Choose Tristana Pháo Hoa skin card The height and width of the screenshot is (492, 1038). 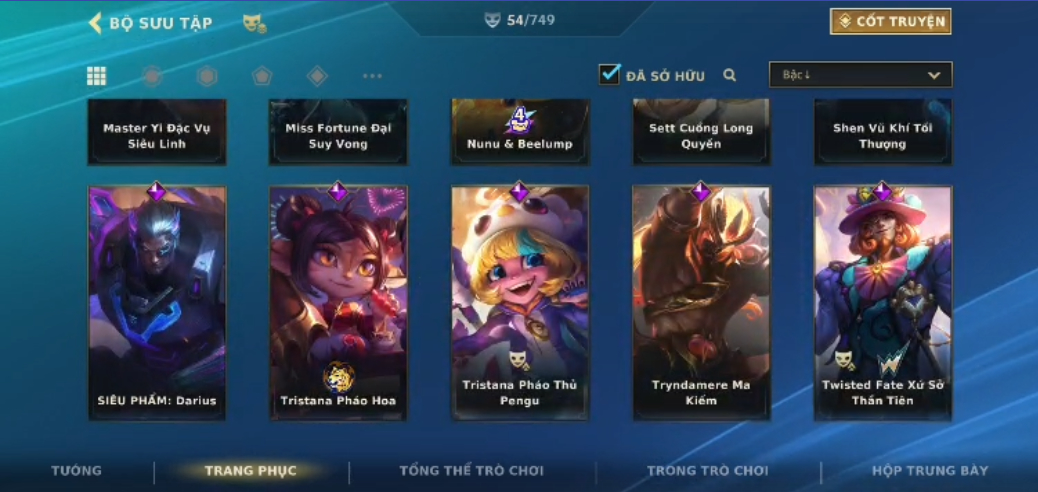pos(338,302)
